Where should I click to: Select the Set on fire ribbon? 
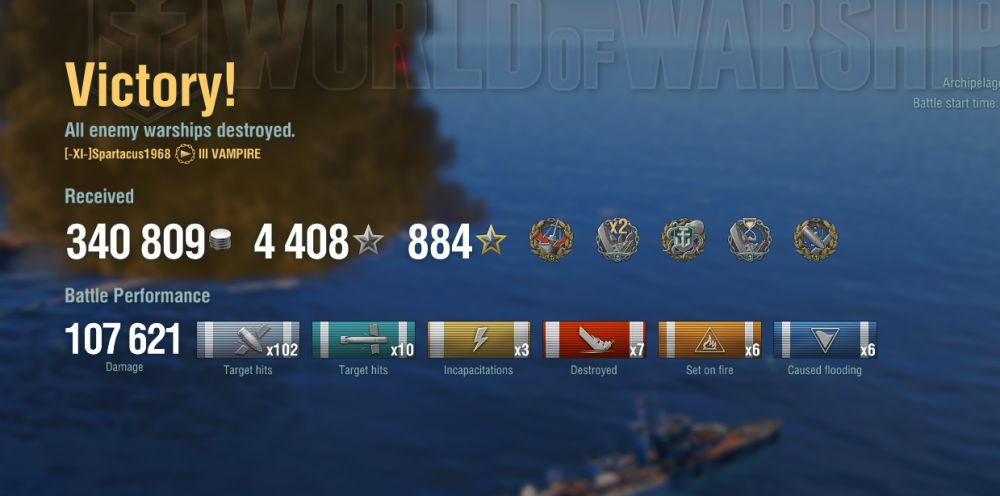click(709, 340)
